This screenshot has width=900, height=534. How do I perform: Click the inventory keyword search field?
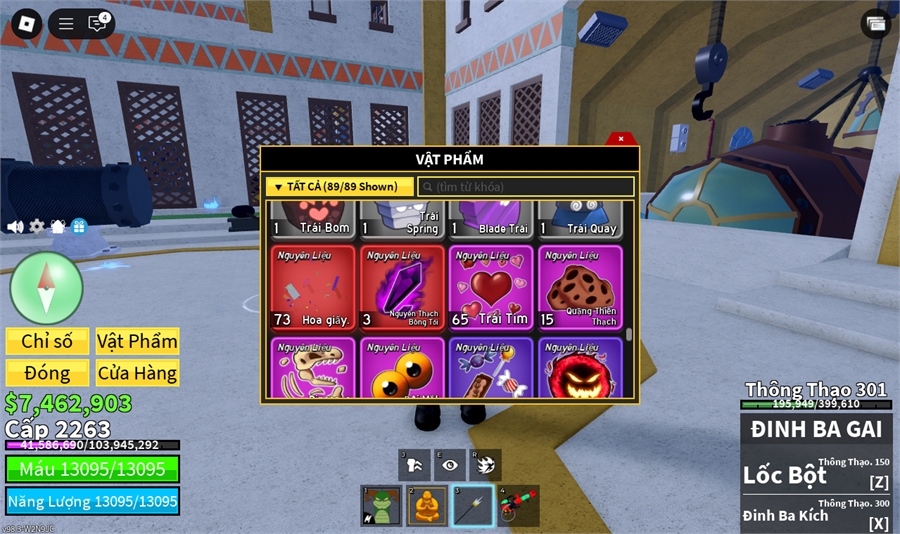pos(525,186)
